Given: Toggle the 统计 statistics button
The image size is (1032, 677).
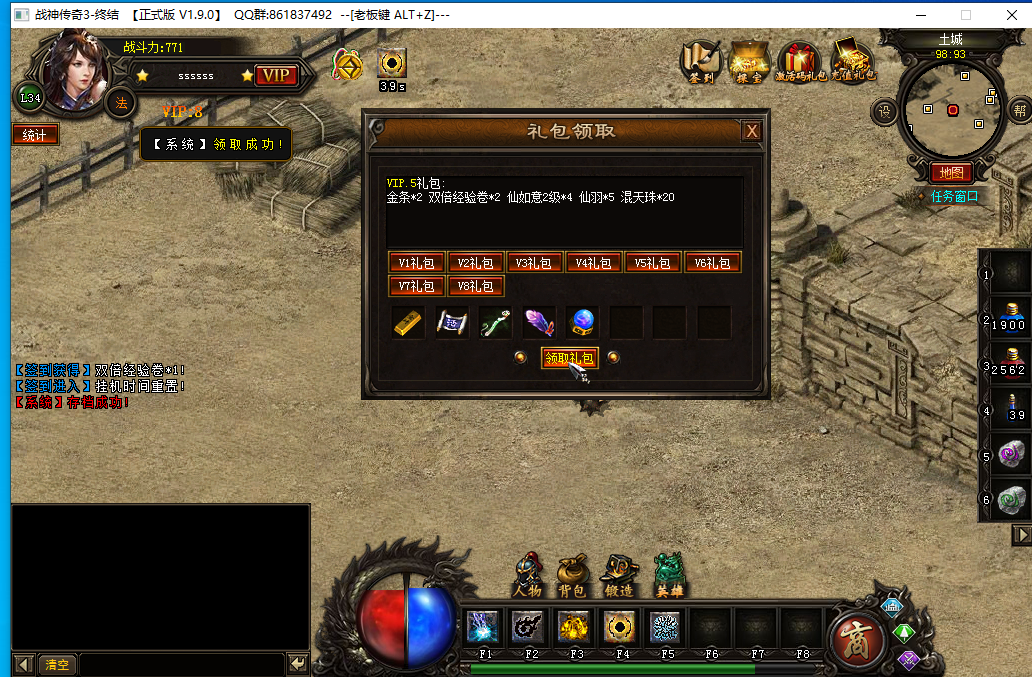Looking at the screenshot, I should click(35, 135).
